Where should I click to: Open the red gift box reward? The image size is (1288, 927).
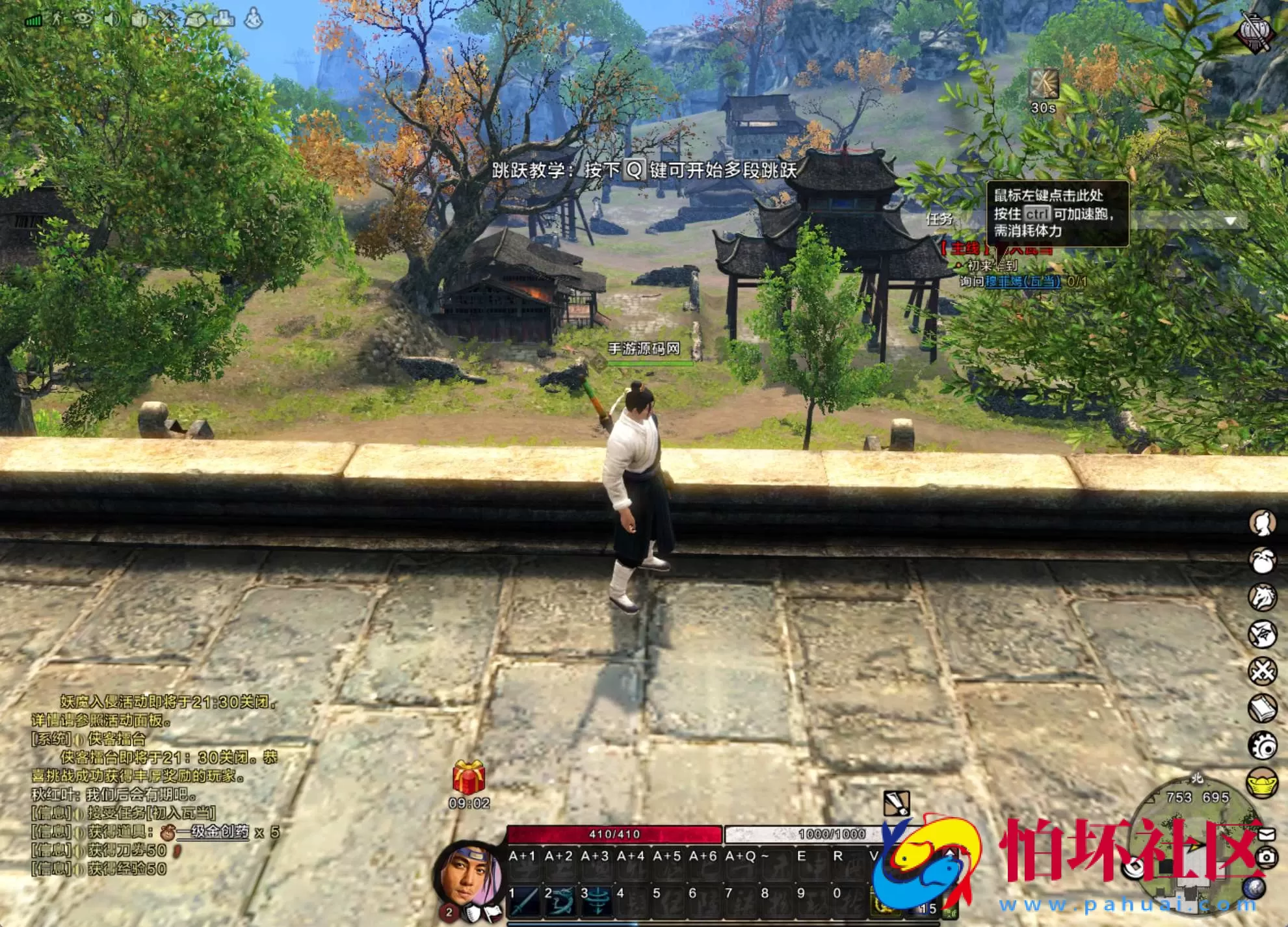468,777
